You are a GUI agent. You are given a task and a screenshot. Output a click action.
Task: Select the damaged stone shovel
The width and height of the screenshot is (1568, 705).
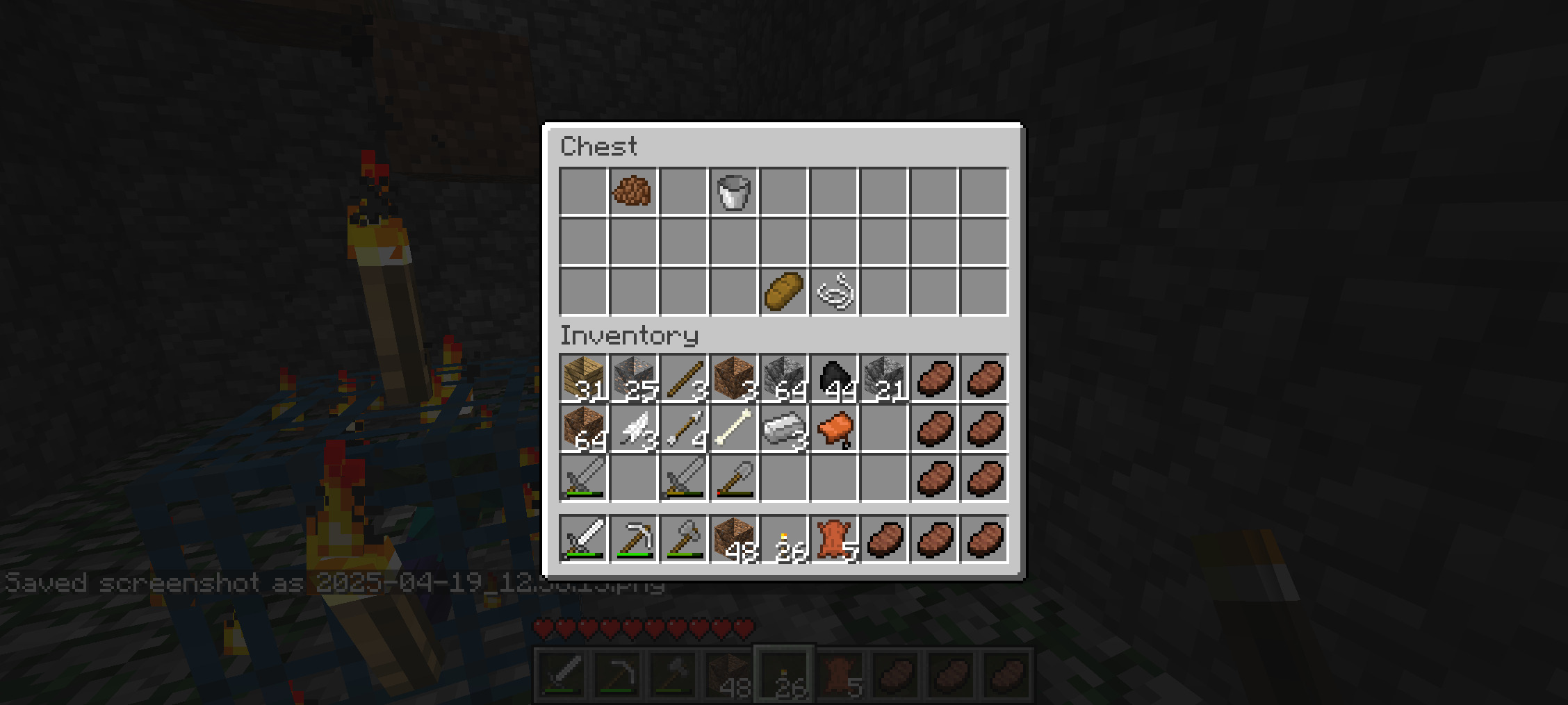733,479
